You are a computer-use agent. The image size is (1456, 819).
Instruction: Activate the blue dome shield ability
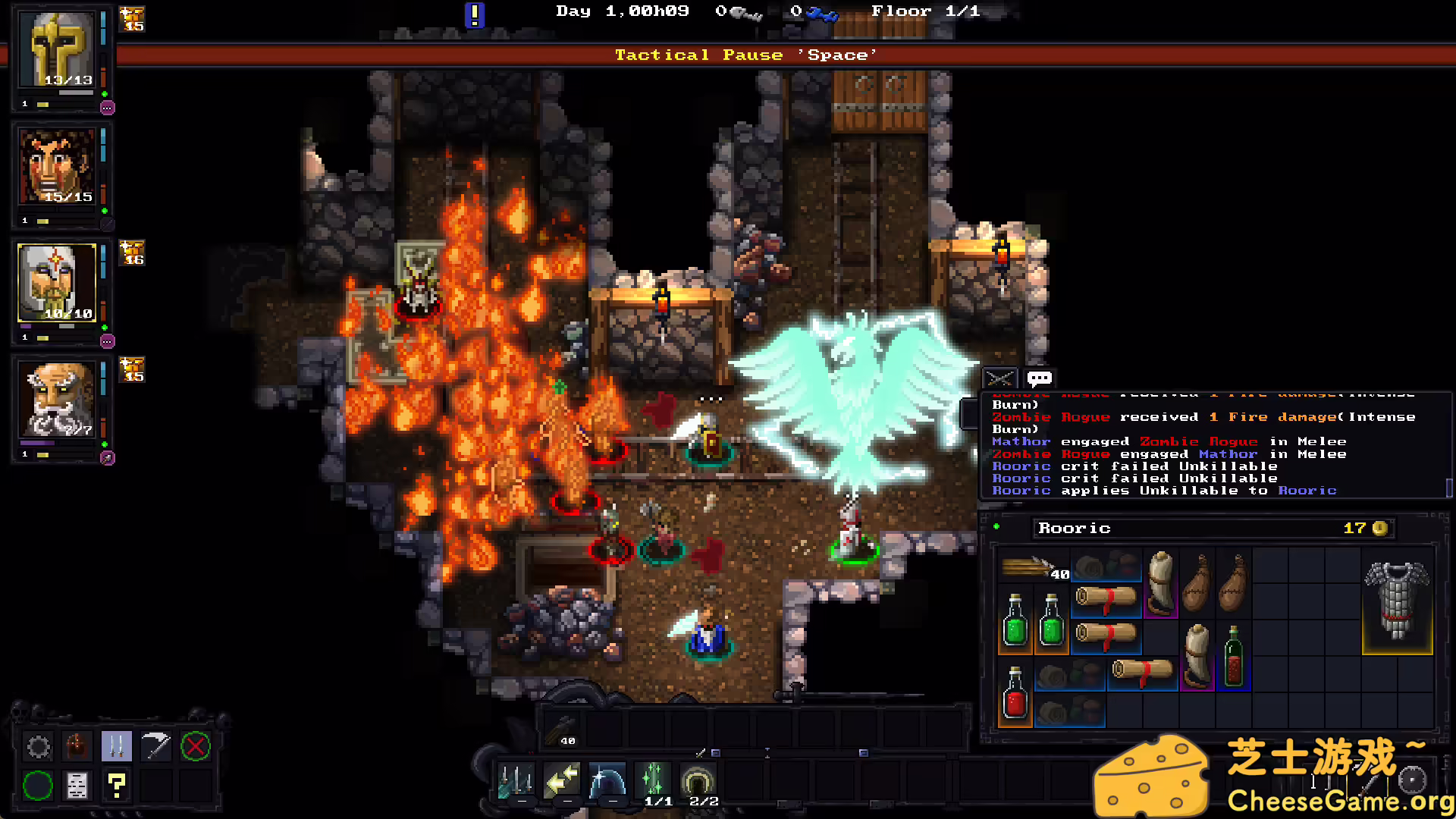click(x=607, y=780)
